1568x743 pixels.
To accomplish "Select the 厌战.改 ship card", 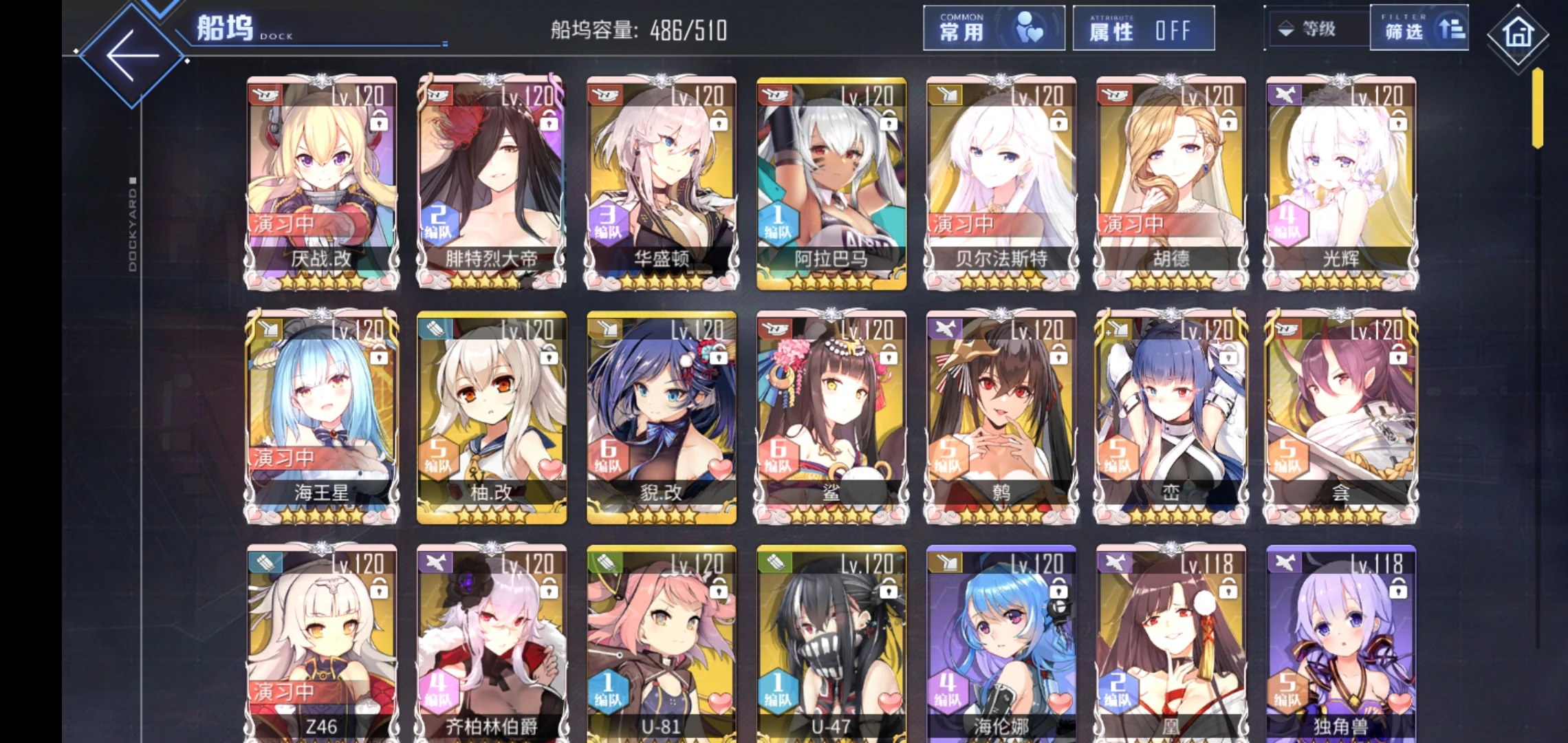I will [x=322, y=182].
